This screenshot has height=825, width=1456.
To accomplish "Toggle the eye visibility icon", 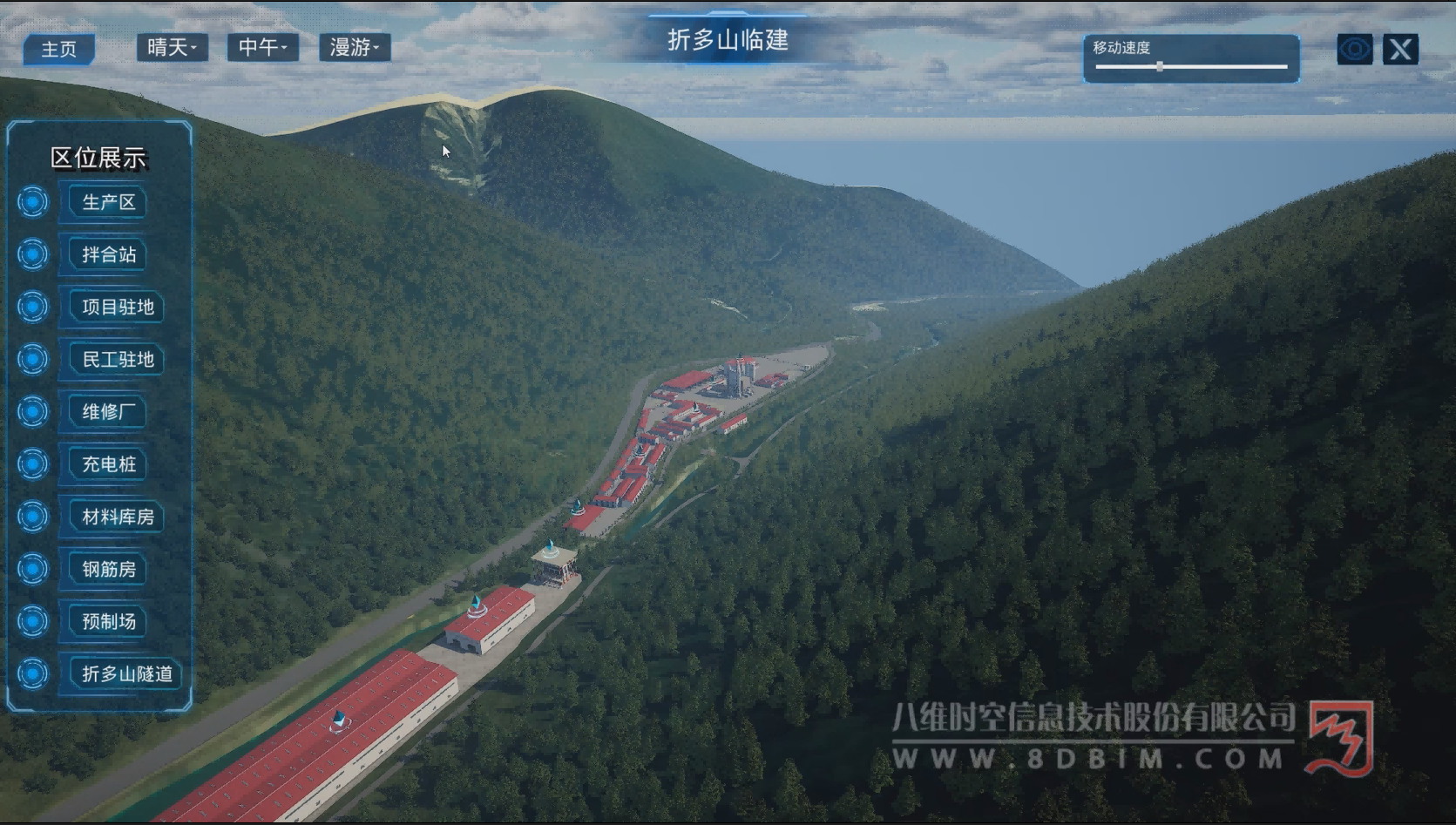I will (1354, 49).
